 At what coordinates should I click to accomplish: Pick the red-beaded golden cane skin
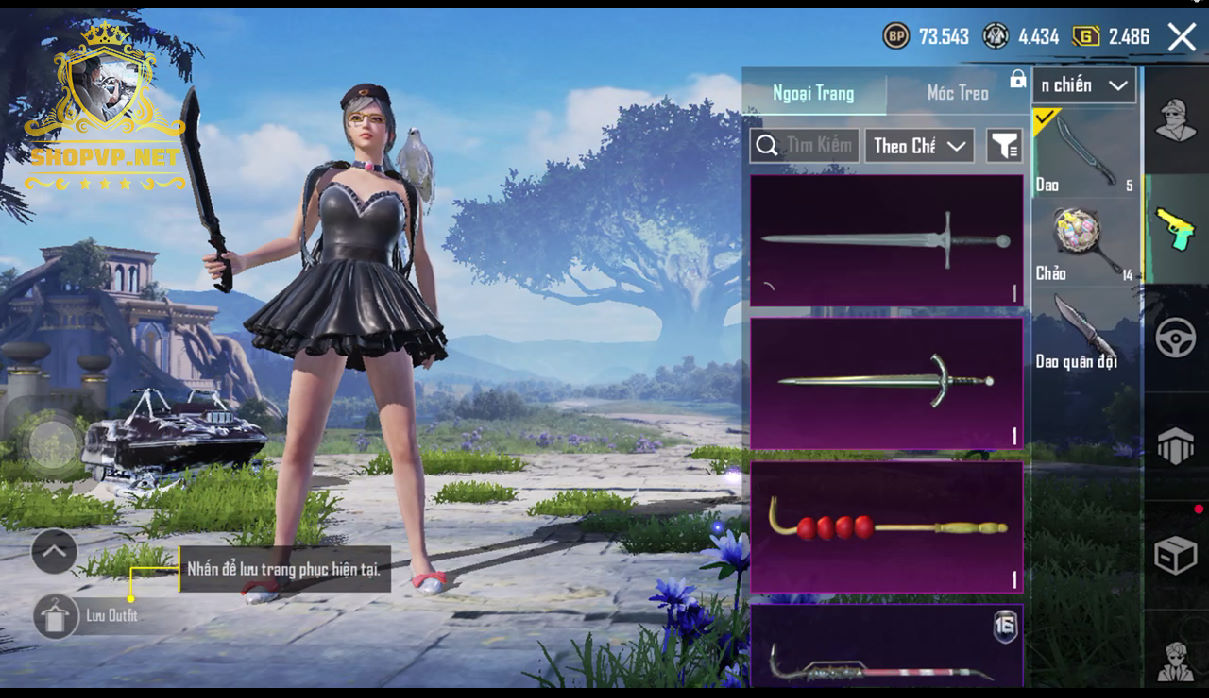(x=886, y=526)
